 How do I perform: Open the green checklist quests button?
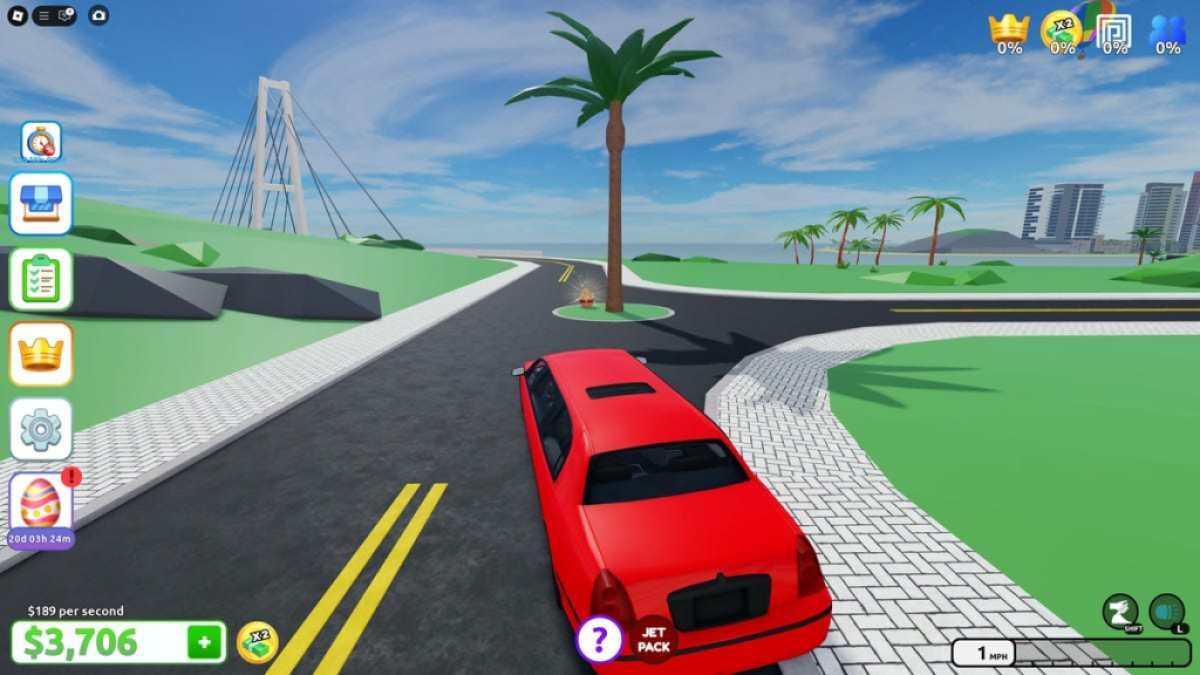point(41,279)
